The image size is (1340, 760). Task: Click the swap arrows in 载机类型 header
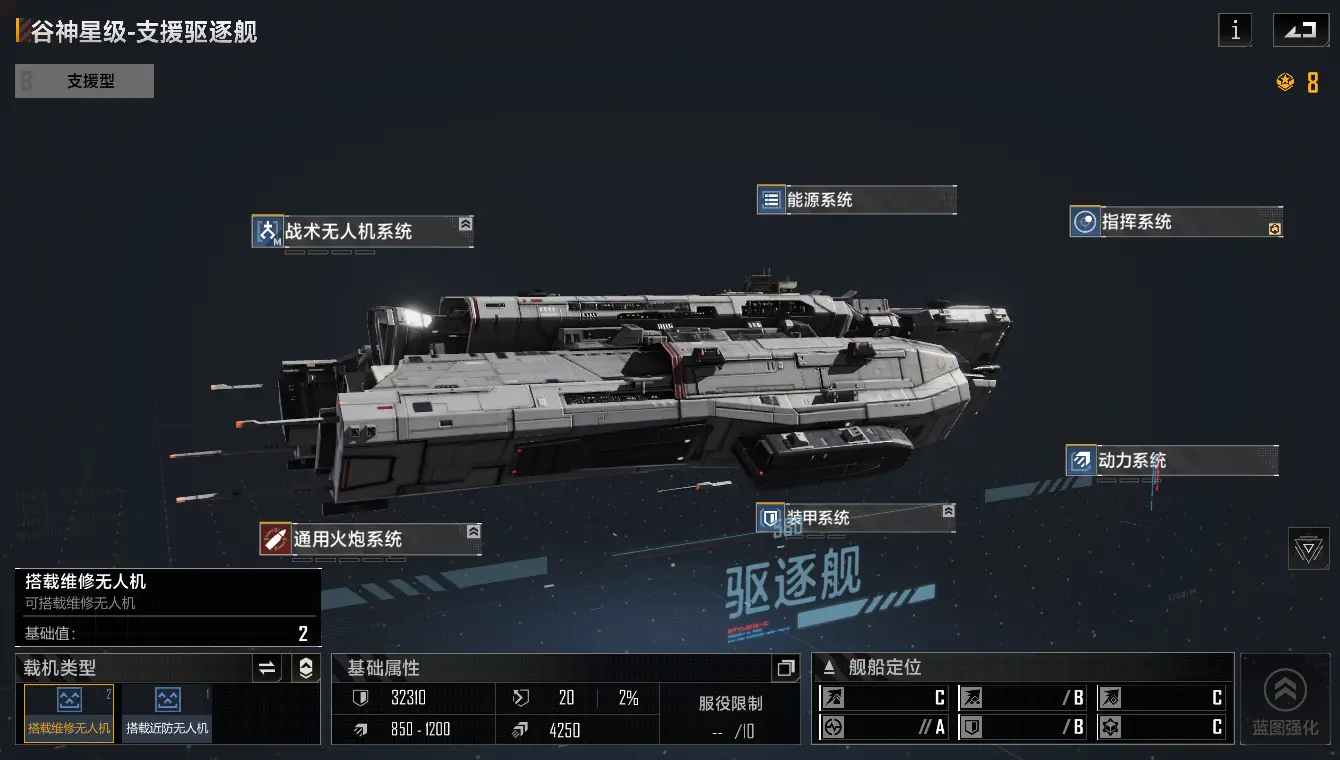(267, 668)
